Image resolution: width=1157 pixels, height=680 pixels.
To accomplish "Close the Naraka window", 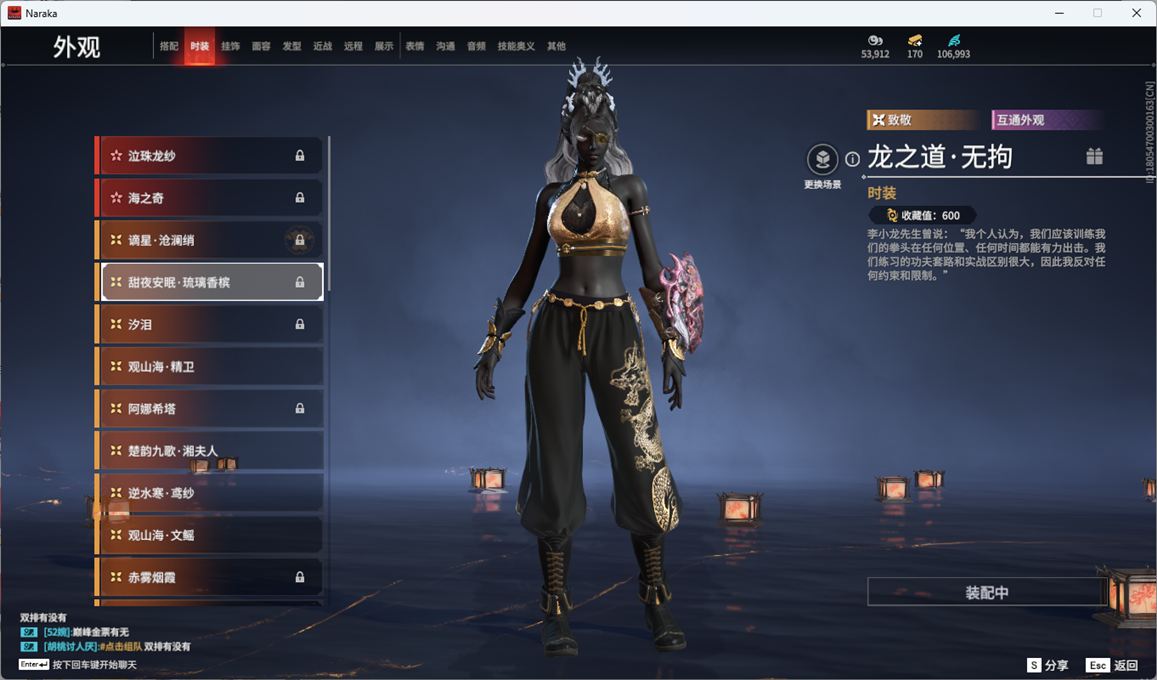I will [1136, 13].
